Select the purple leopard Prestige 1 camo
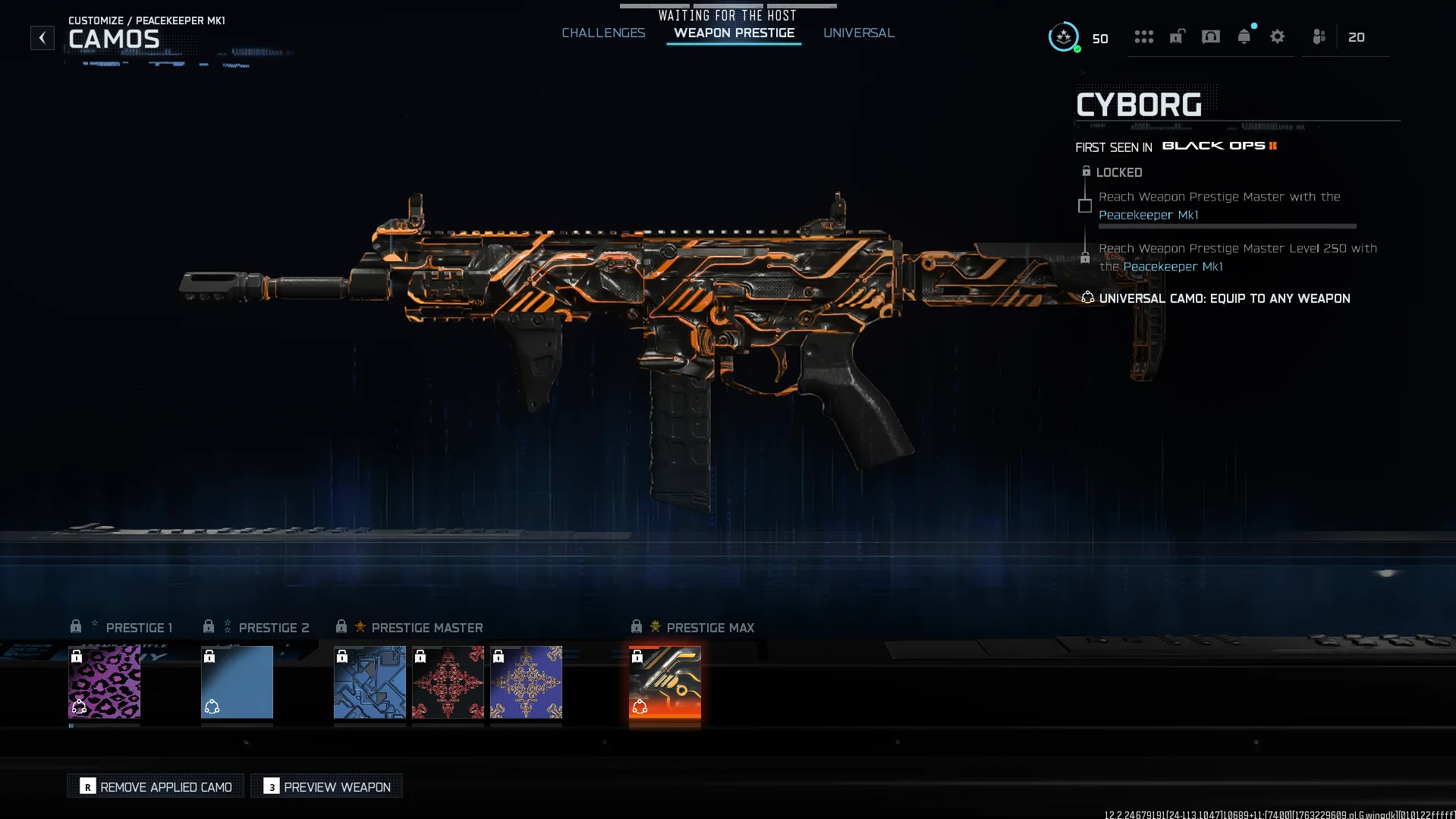 pos(104,682)
